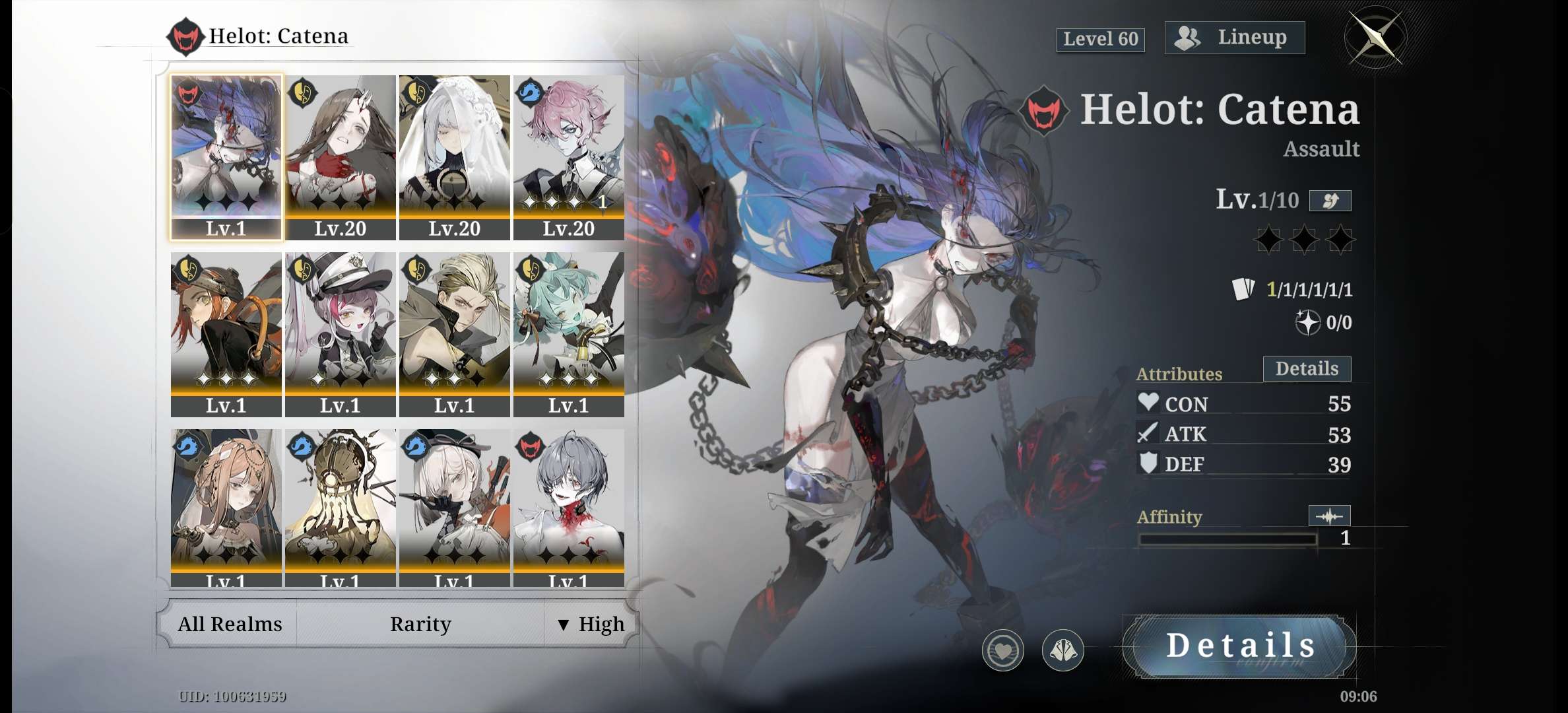The height and width of the screenshot is (713, 1568).
Task: Open the Lineup screen
Action: tap(1234, 38)
